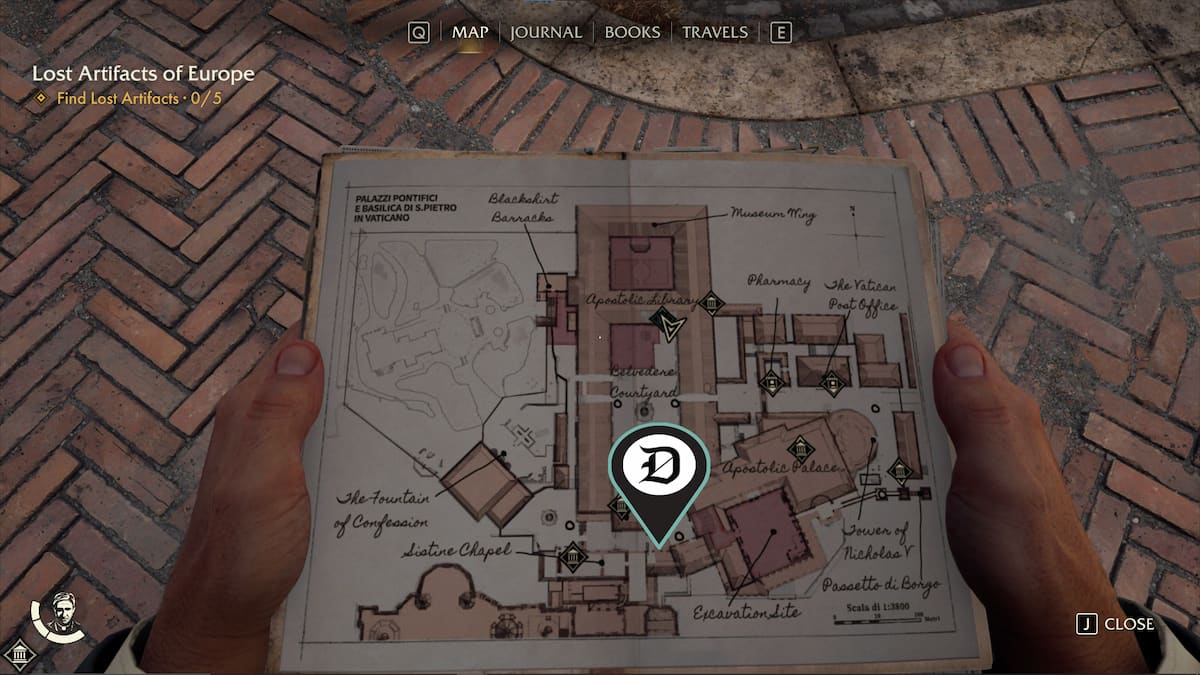Image resolution: width=1200 pixels, height=675 pixels.
Task: Select the Tower of Nicholas V marker
Action: point(899,471)
